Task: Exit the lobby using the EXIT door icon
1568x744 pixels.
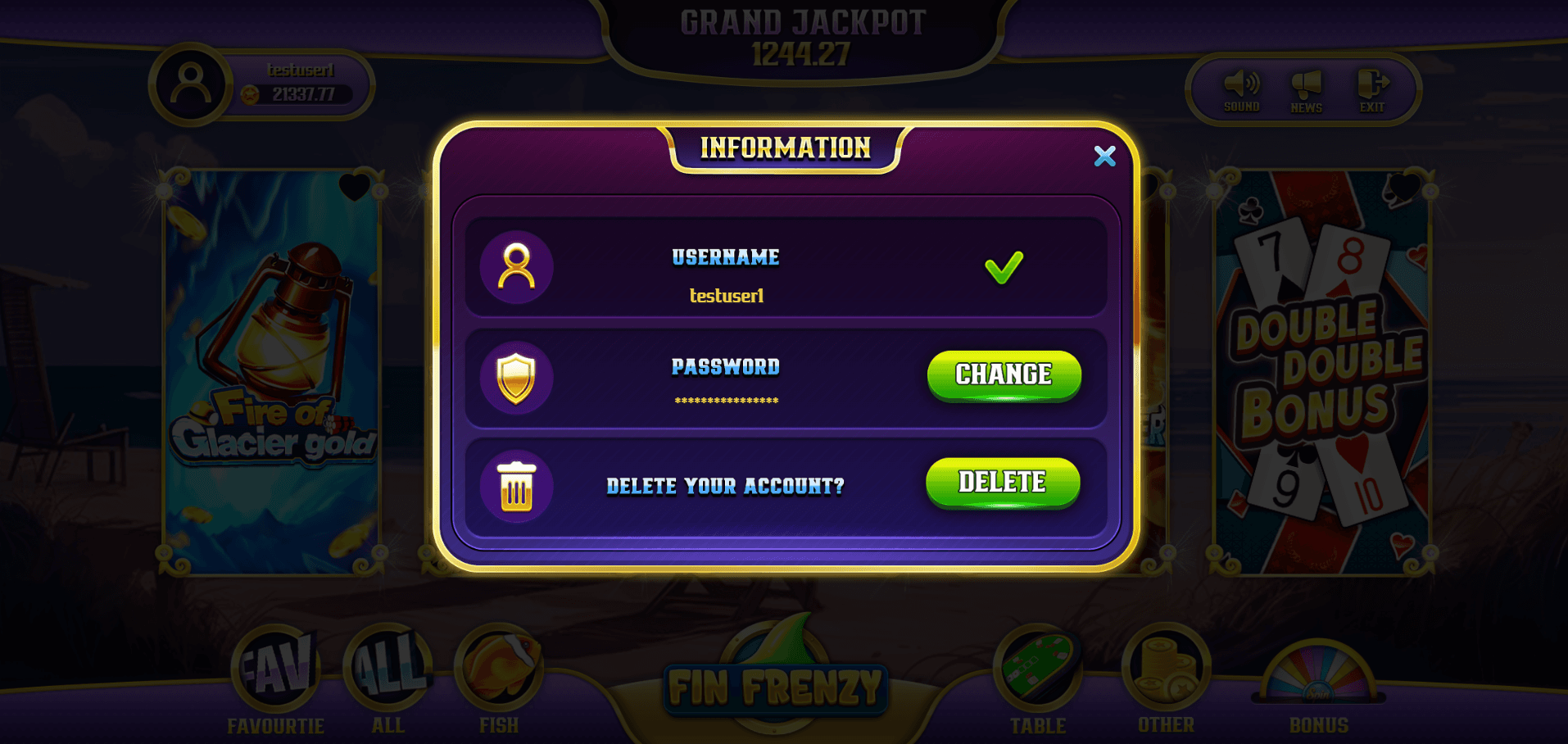Action: pos(1372,84)
